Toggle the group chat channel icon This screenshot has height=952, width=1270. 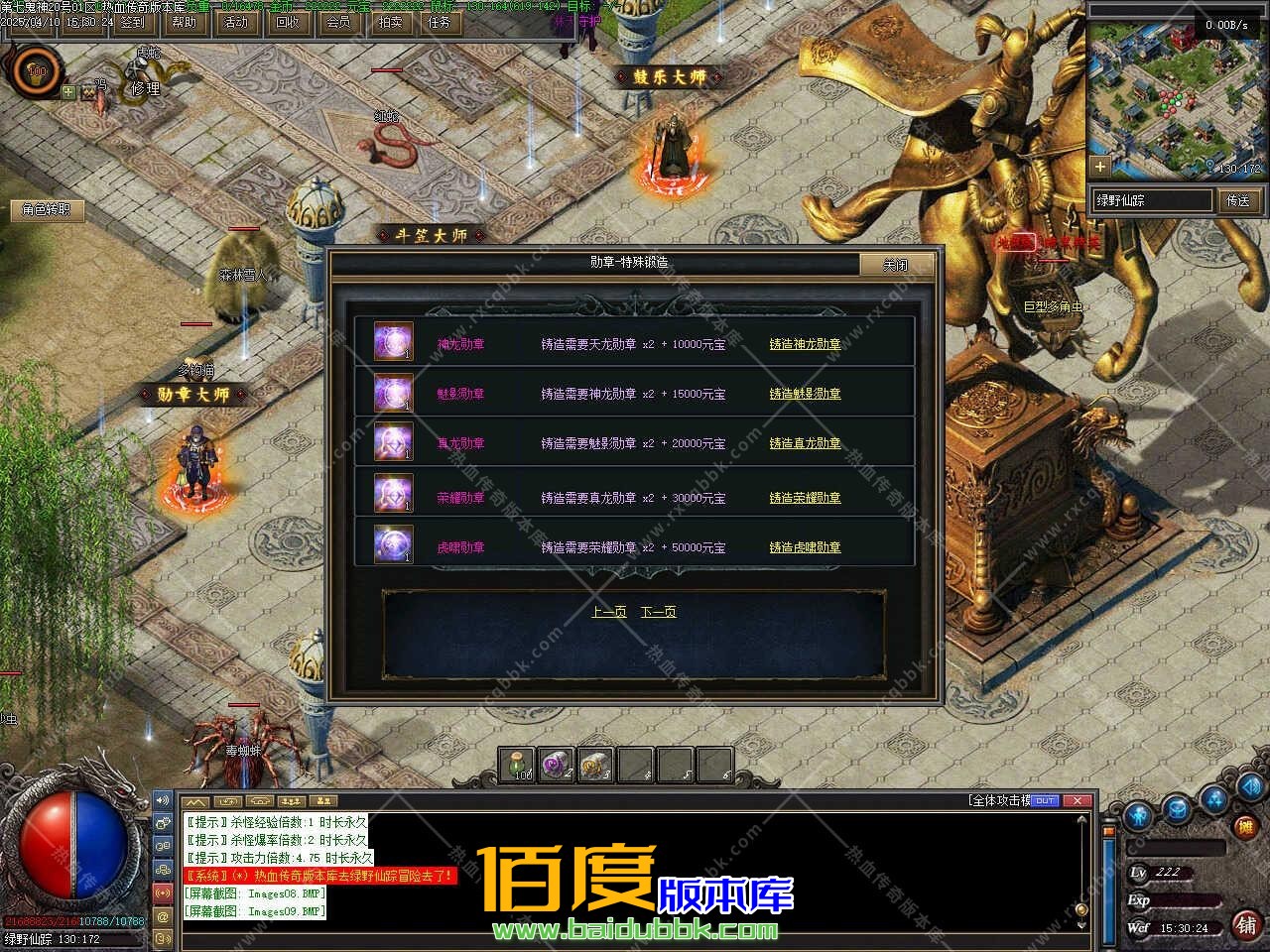pos(164,869)
